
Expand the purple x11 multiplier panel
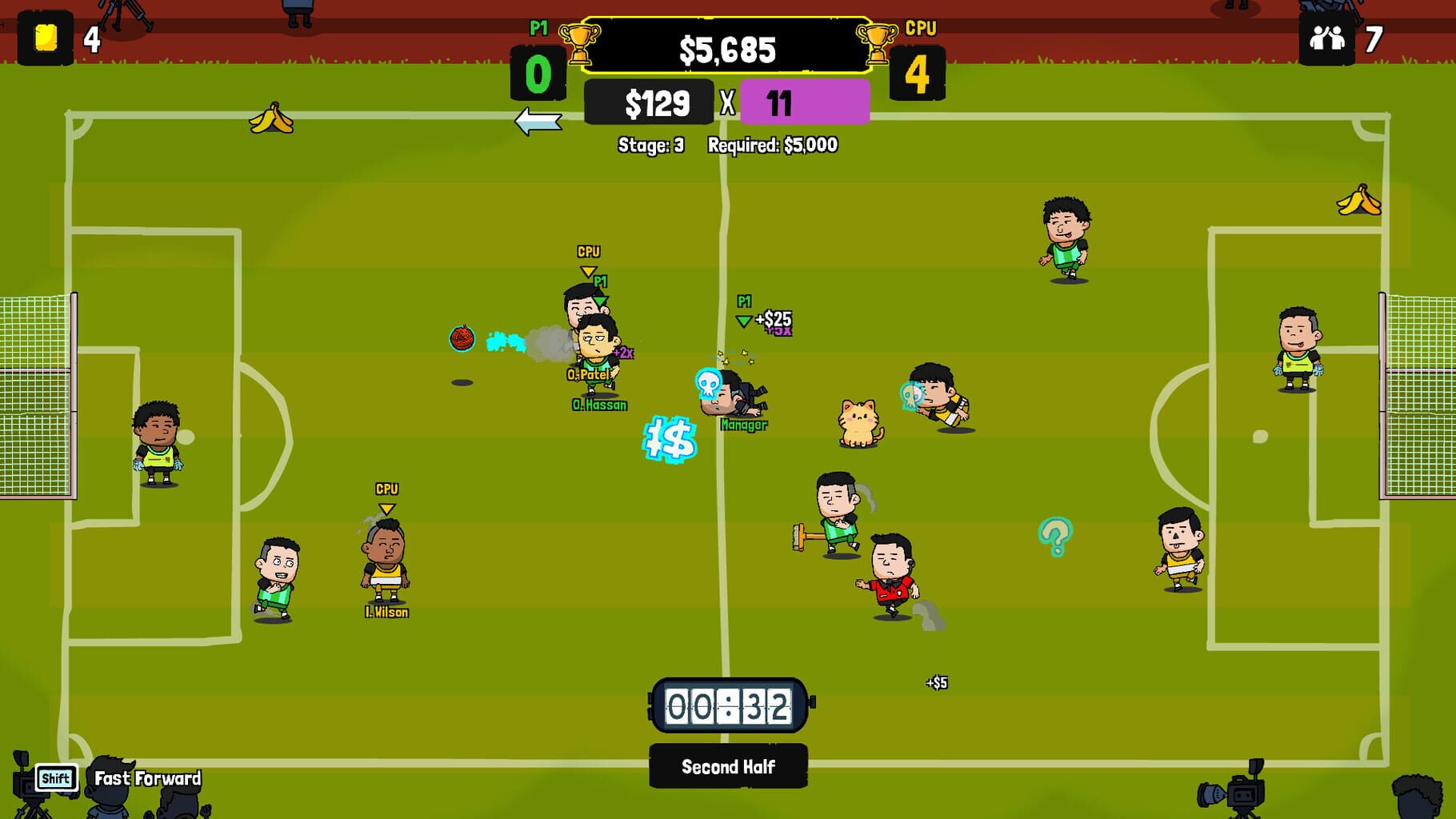804,102
